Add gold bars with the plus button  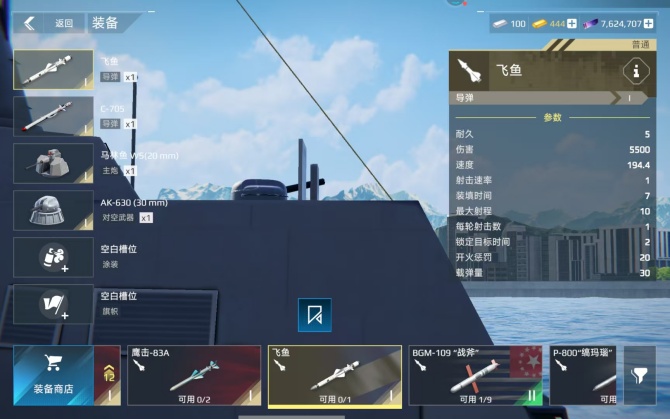[x=572, y=23]
